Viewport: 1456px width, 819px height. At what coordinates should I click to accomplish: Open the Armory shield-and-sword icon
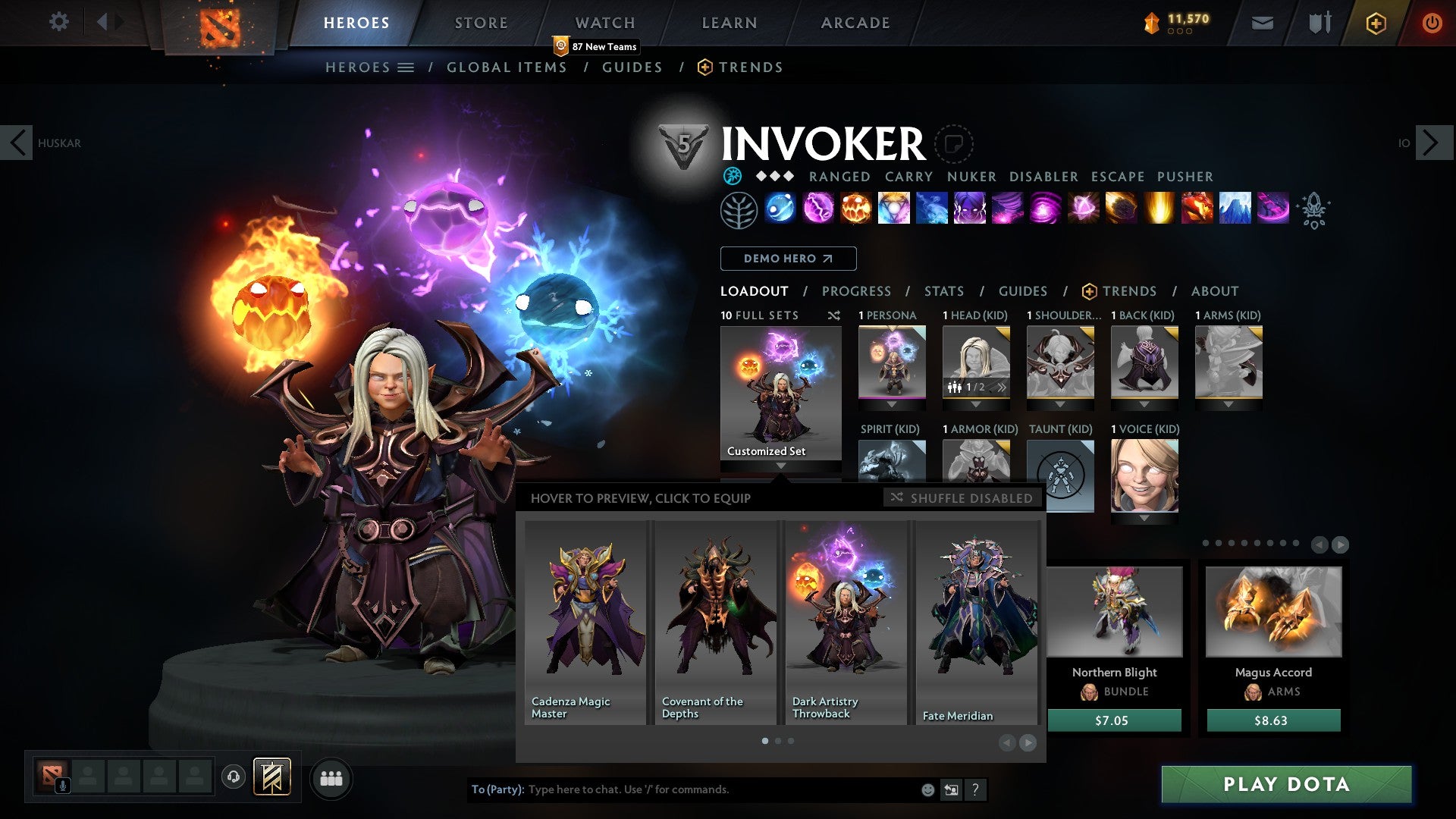[1319, 23]
